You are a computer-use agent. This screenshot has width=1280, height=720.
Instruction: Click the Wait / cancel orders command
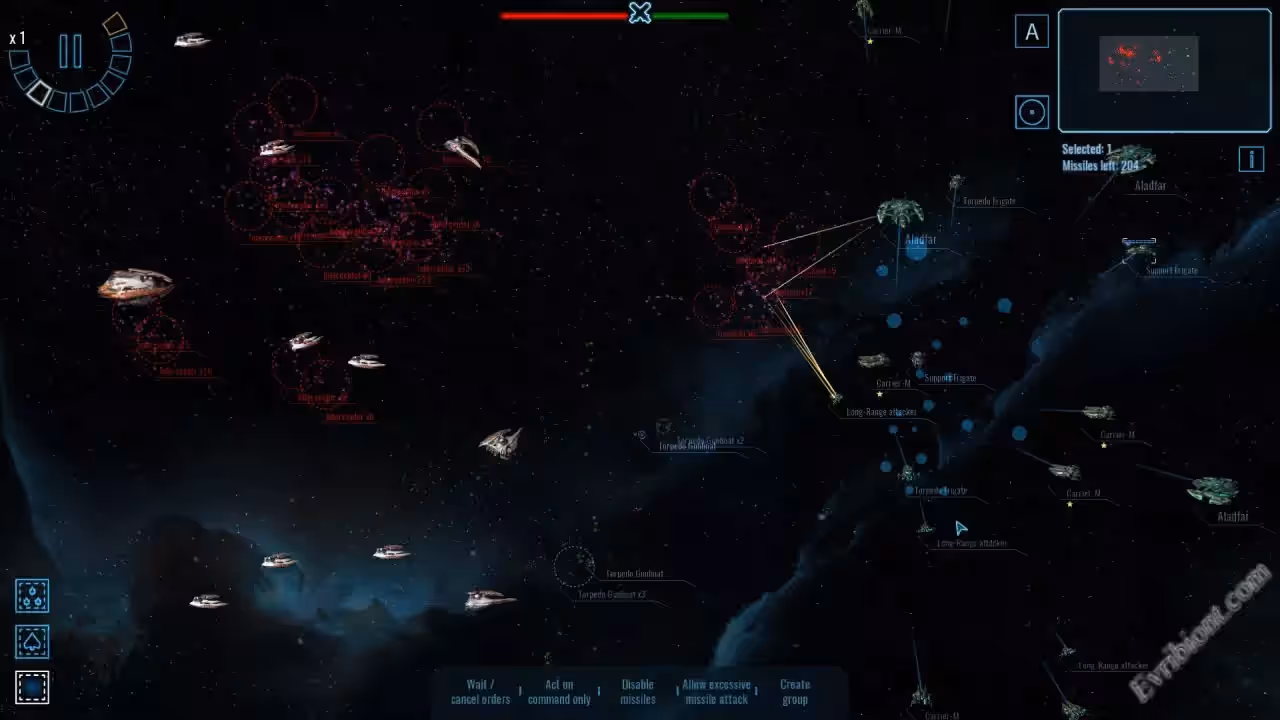point(480,692)
